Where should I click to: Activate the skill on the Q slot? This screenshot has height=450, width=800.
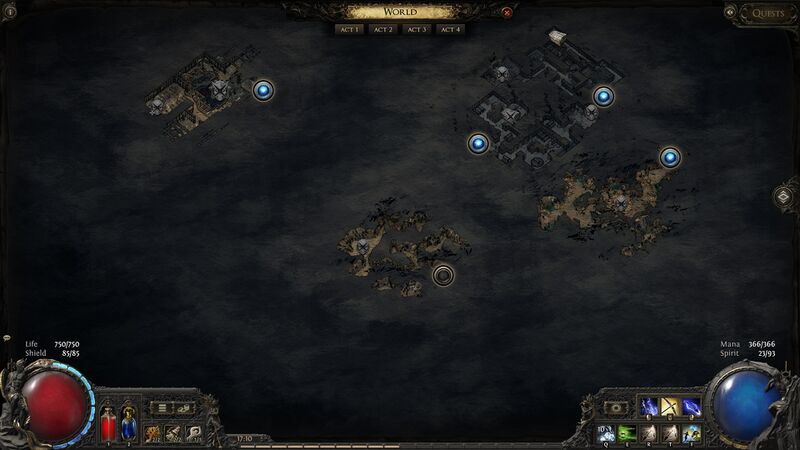pos(605,432)
